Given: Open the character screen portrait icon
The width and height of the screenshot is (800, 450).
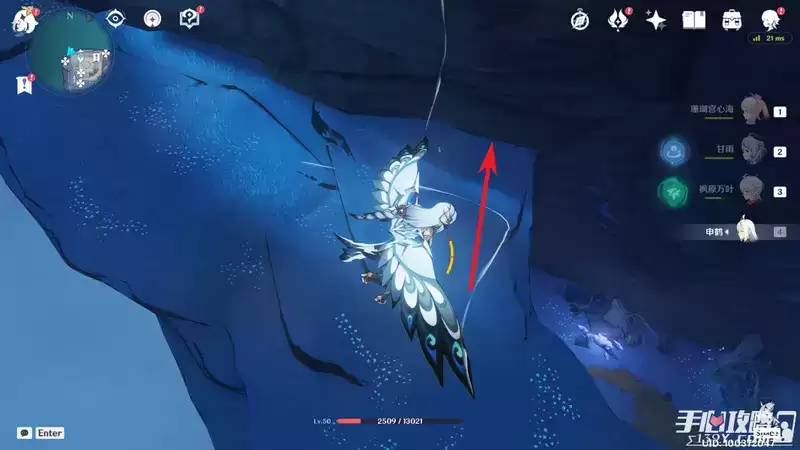Looking at the screenshot, I should 769,19.
